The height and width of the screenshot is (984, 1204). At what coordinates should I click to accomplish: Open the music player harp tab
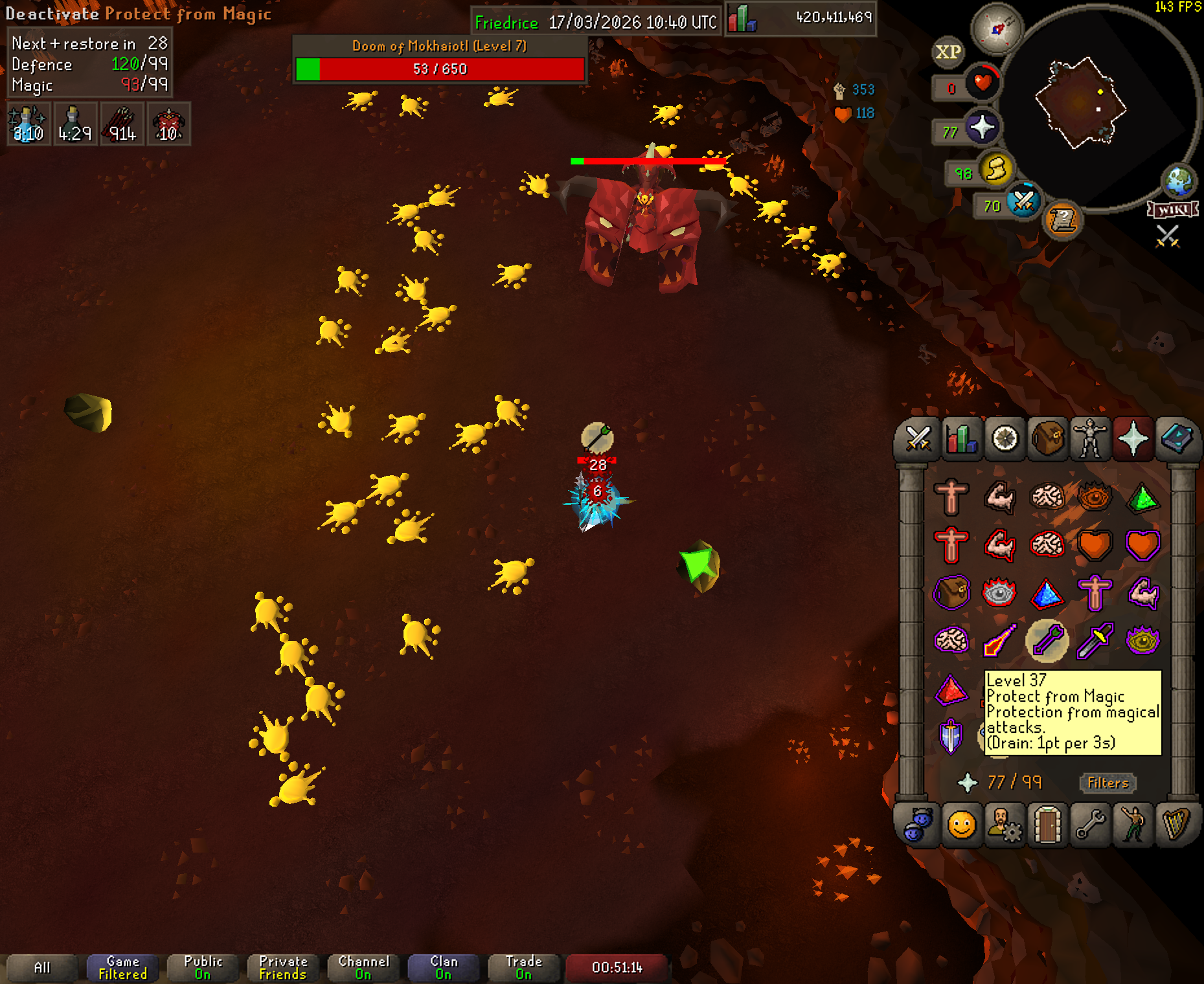[1176, 825]
